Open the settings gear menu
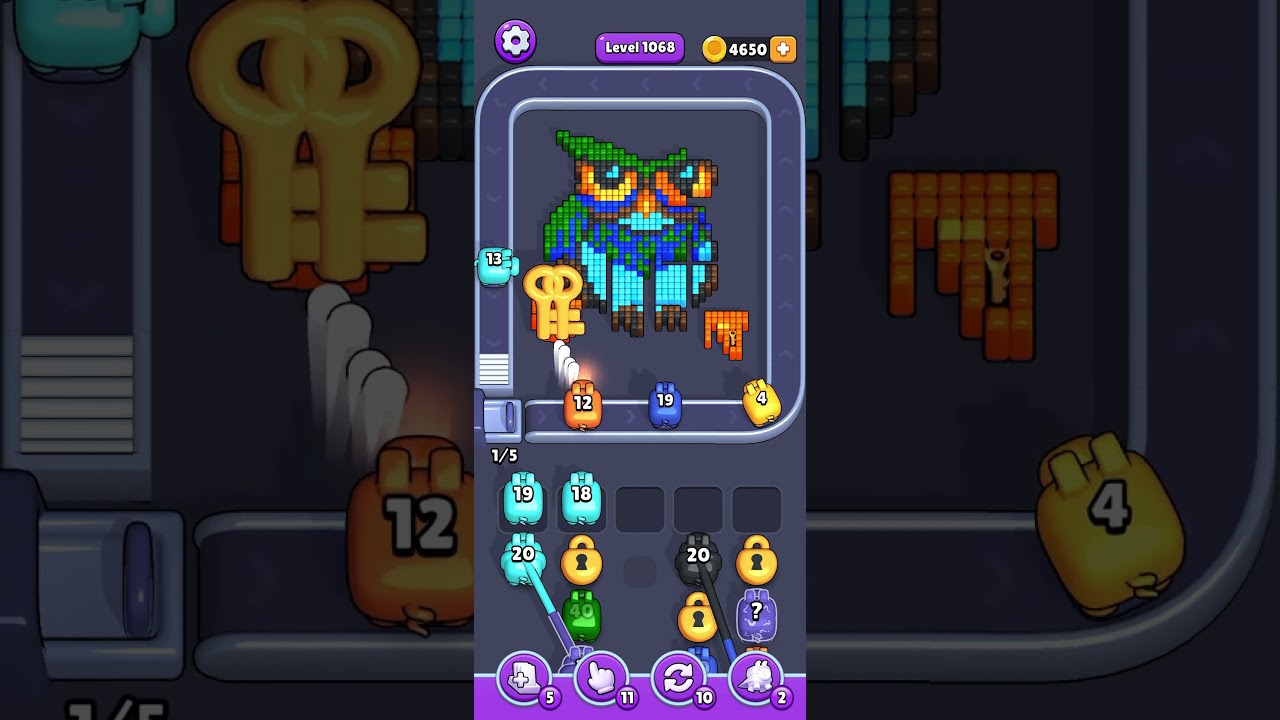This screenshot has width=1280, height=720. coord(515,41)
